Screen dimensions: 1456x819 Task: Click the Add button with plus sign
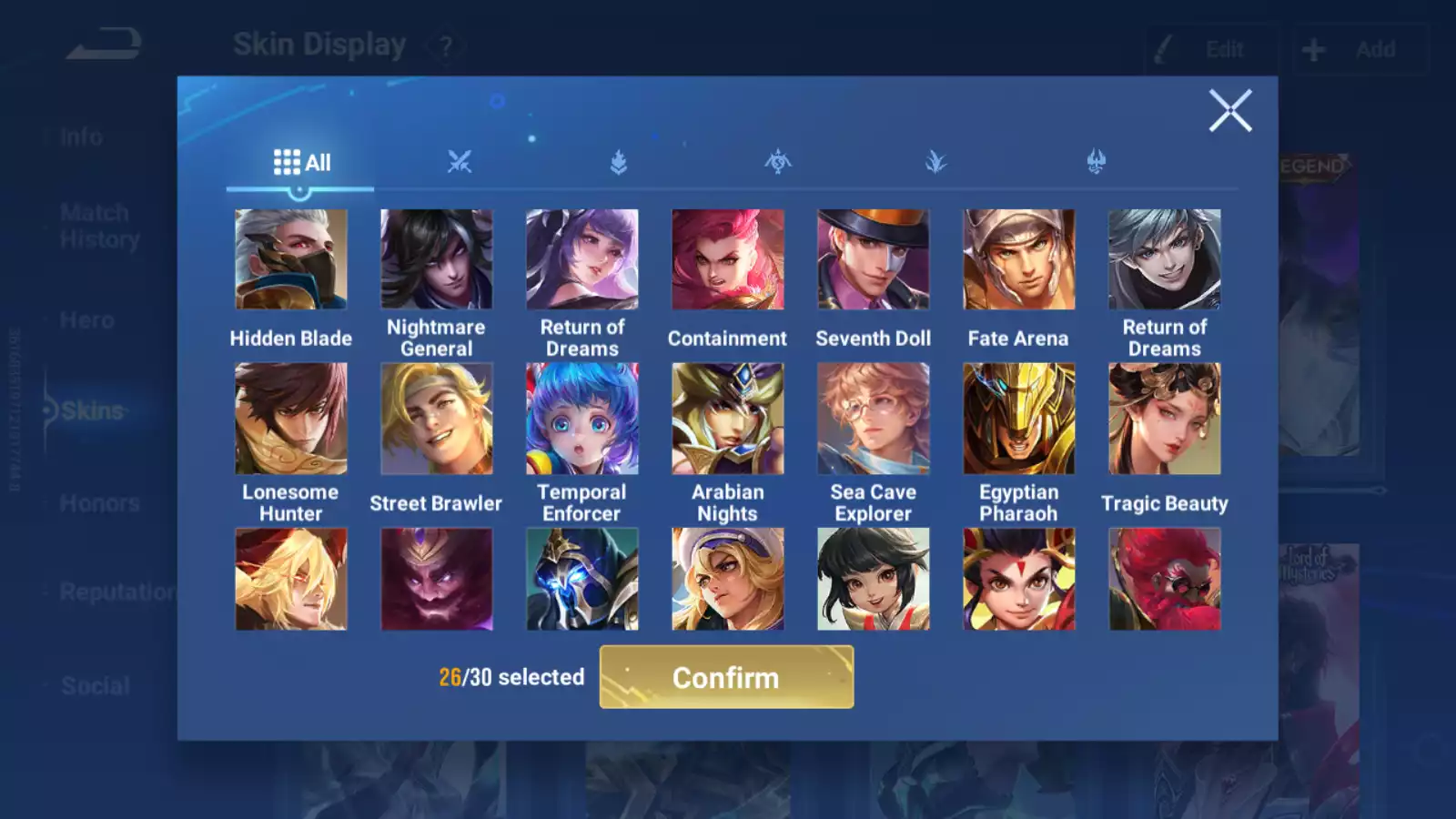pyautogui.click(x=1359, y=49)
